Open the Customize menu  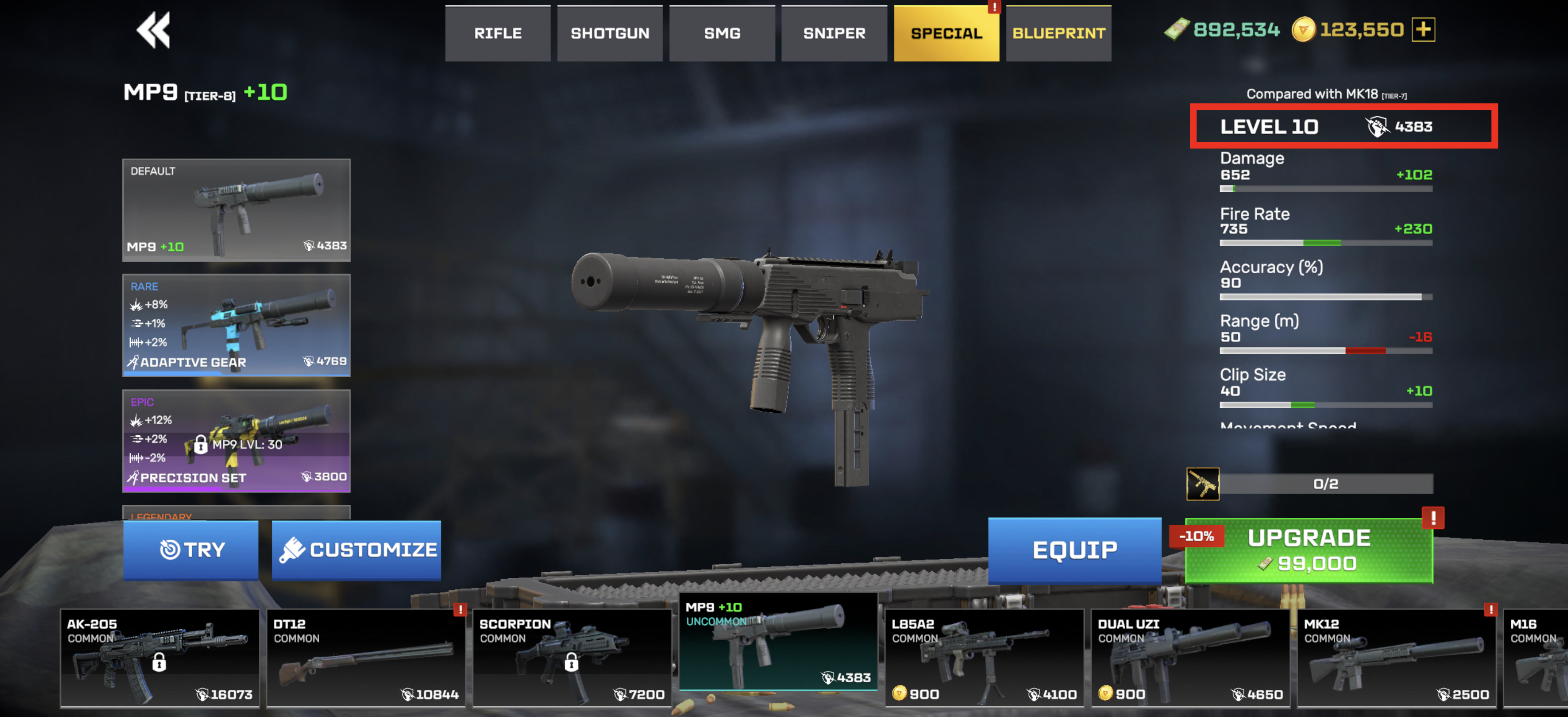click(357, 550)
